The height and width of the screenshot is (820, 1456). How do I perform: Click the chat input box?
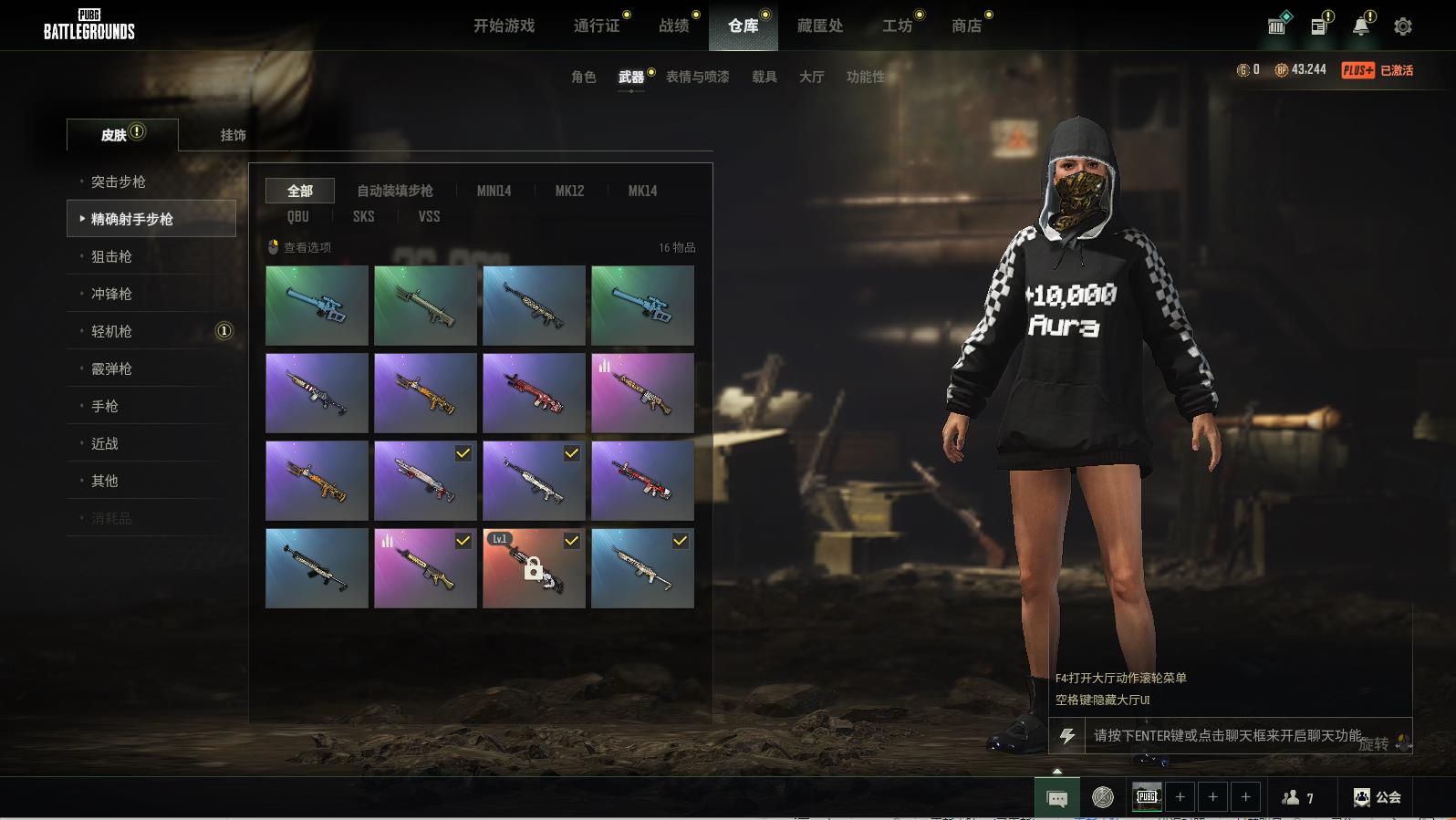click(1227, 735)
